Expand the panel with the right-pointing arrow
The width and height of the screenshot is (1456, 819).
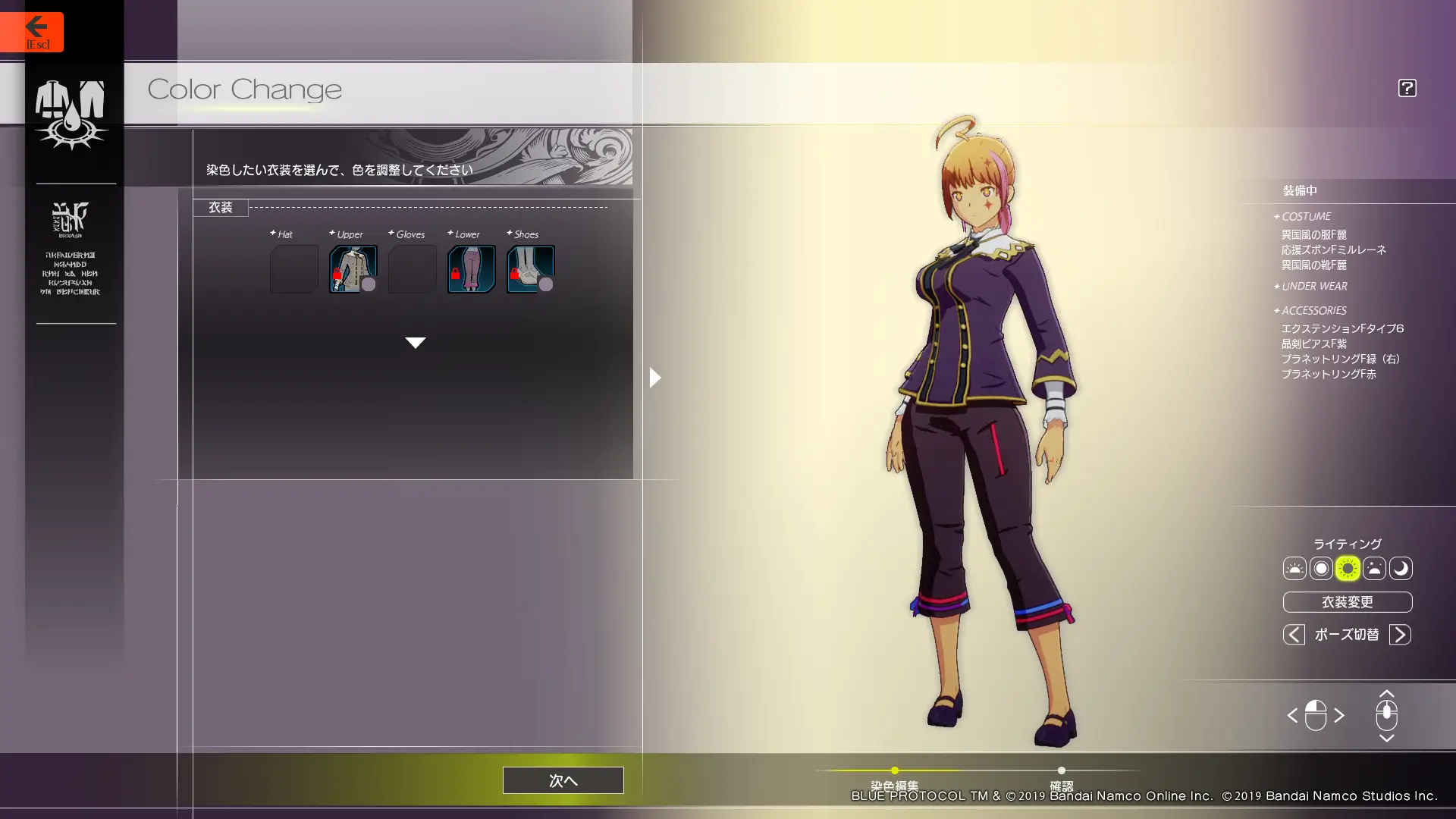(x=655, y=377)
